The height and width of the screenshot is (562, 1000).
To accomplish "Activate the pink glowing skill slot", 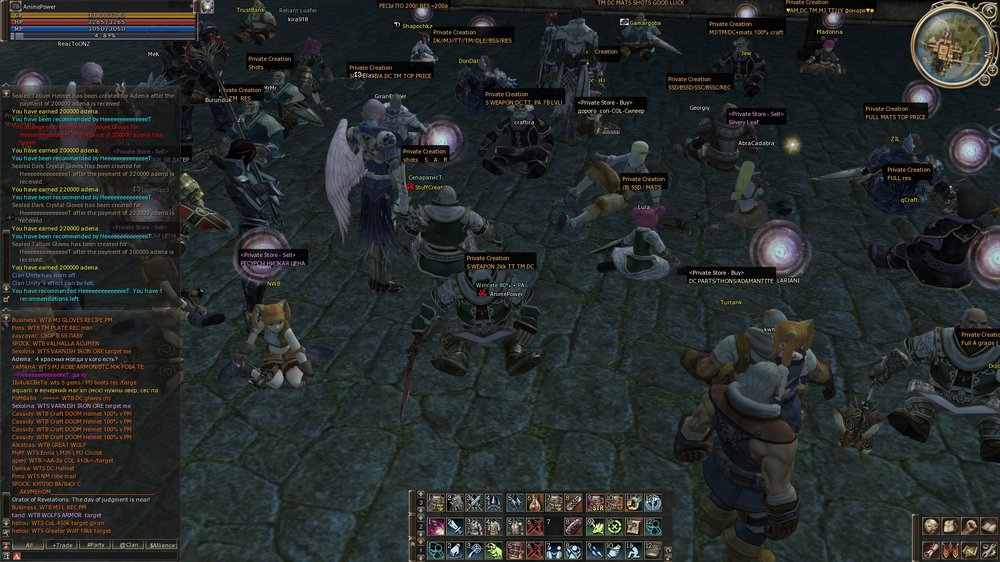I will 436,527.
